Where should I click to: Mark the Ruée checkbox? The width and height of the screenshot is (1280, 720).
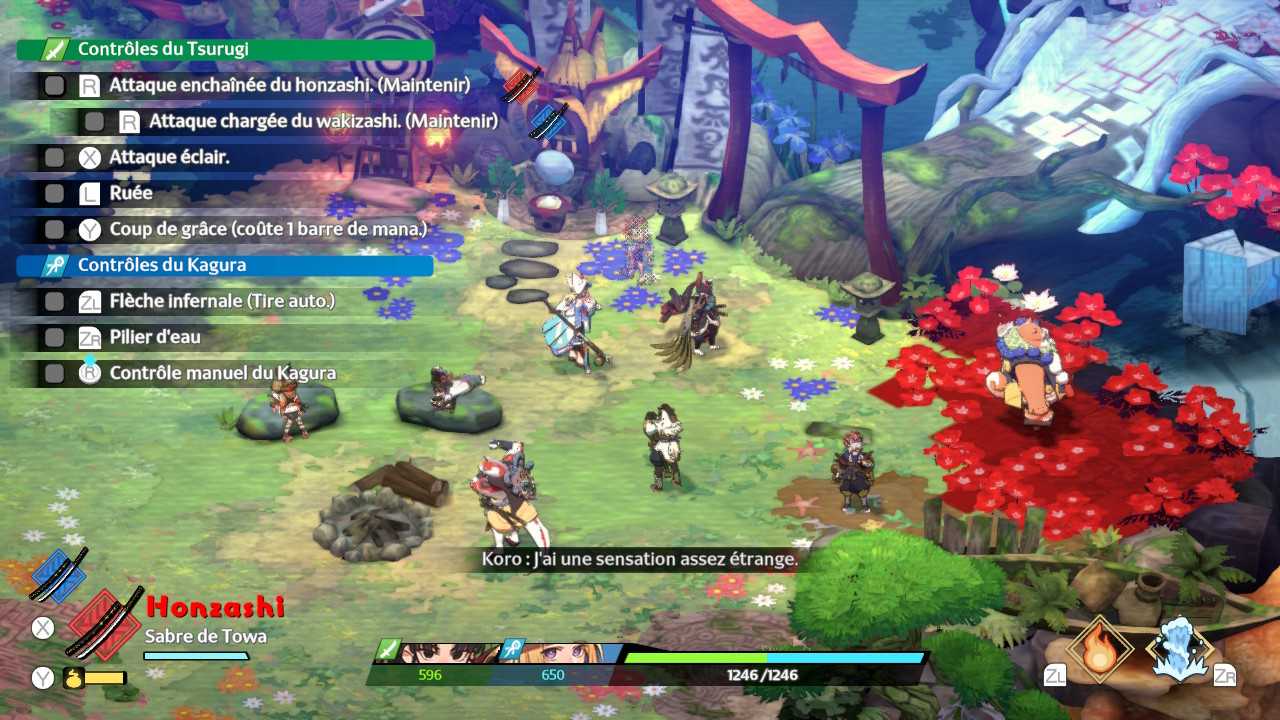click(55, 194)
